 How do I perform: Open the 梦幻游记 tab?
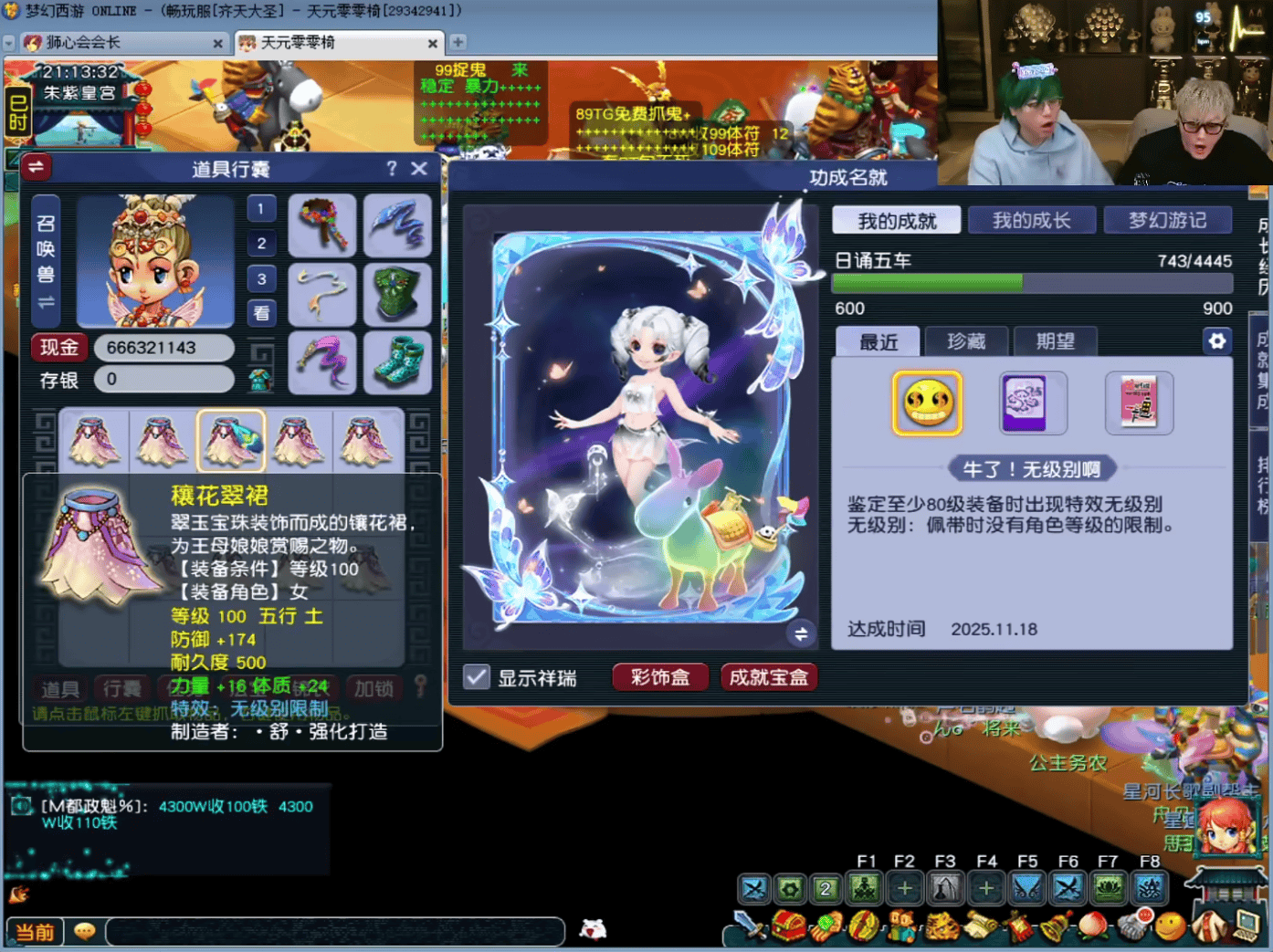click(1167, 220)
